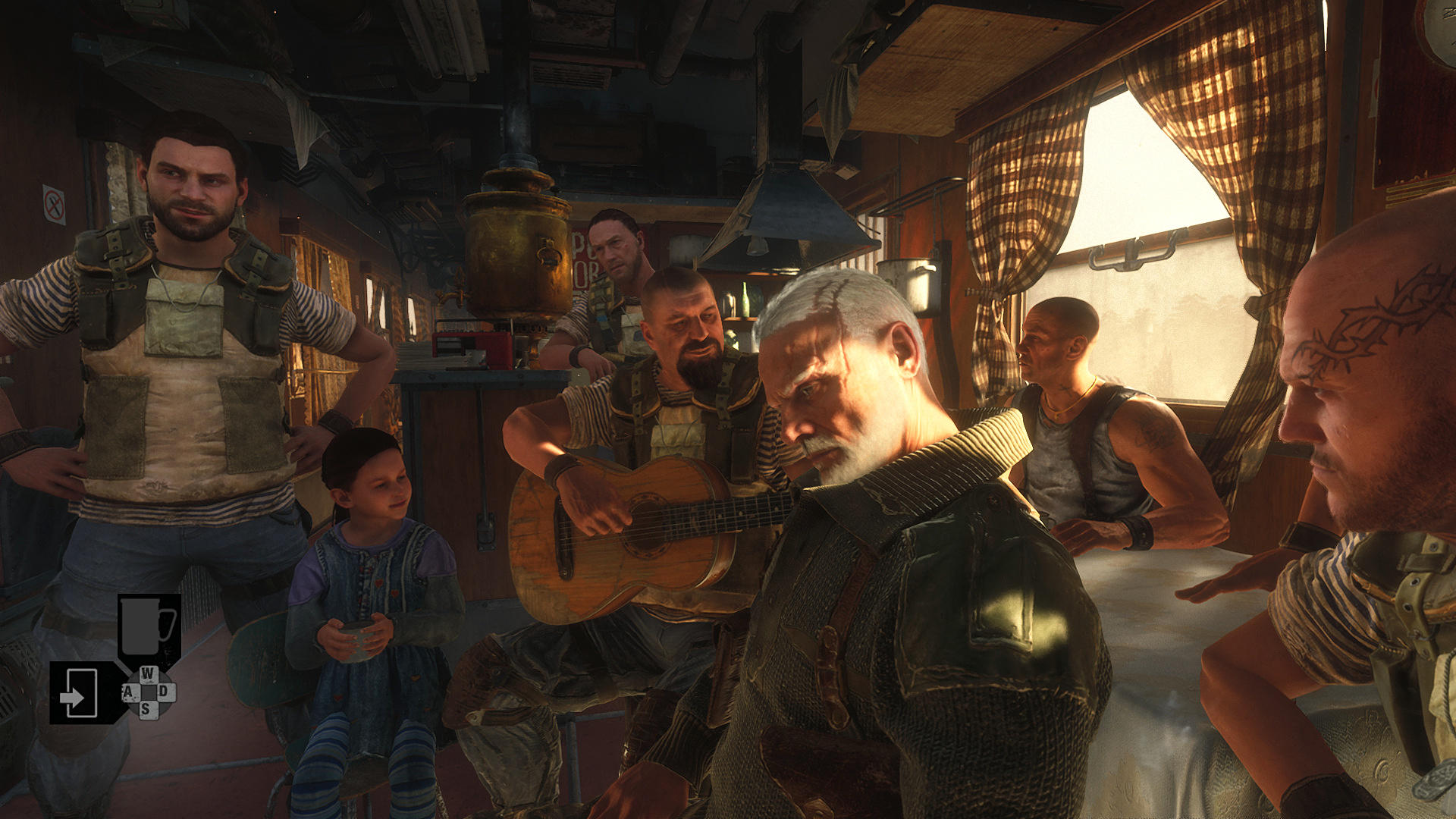The width and height of the screenshot is (1456, 819).
Task: Choose the exit door leave icon
Action: coord(78,692)
